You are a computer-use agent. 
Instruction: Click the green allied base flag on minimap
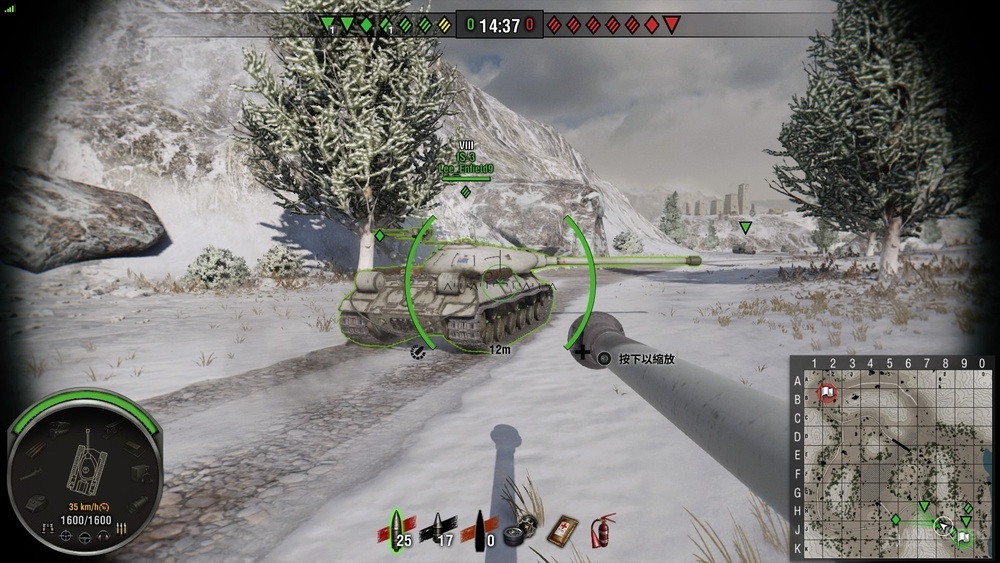(x=962, y=538)
